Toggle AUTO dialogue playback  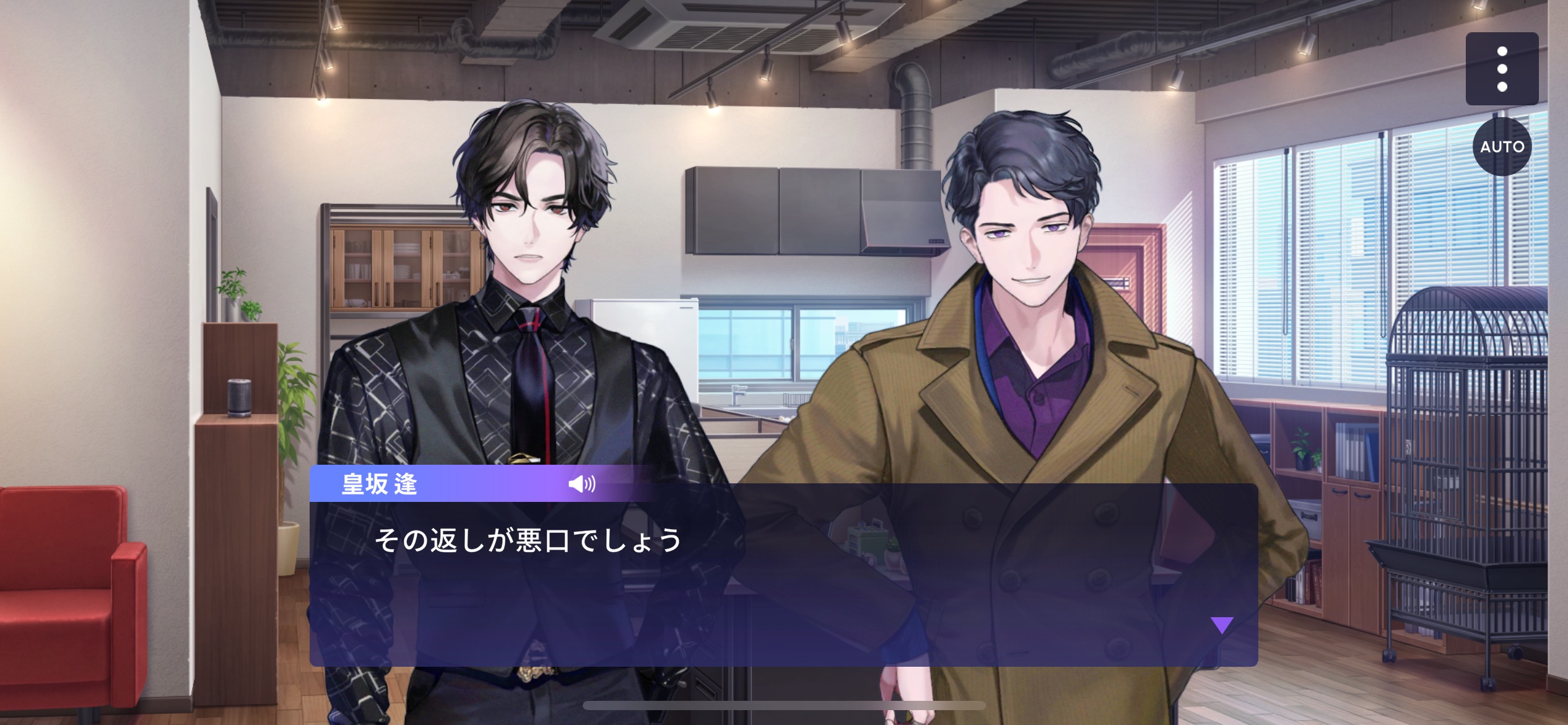click(x=1502, y=147)
